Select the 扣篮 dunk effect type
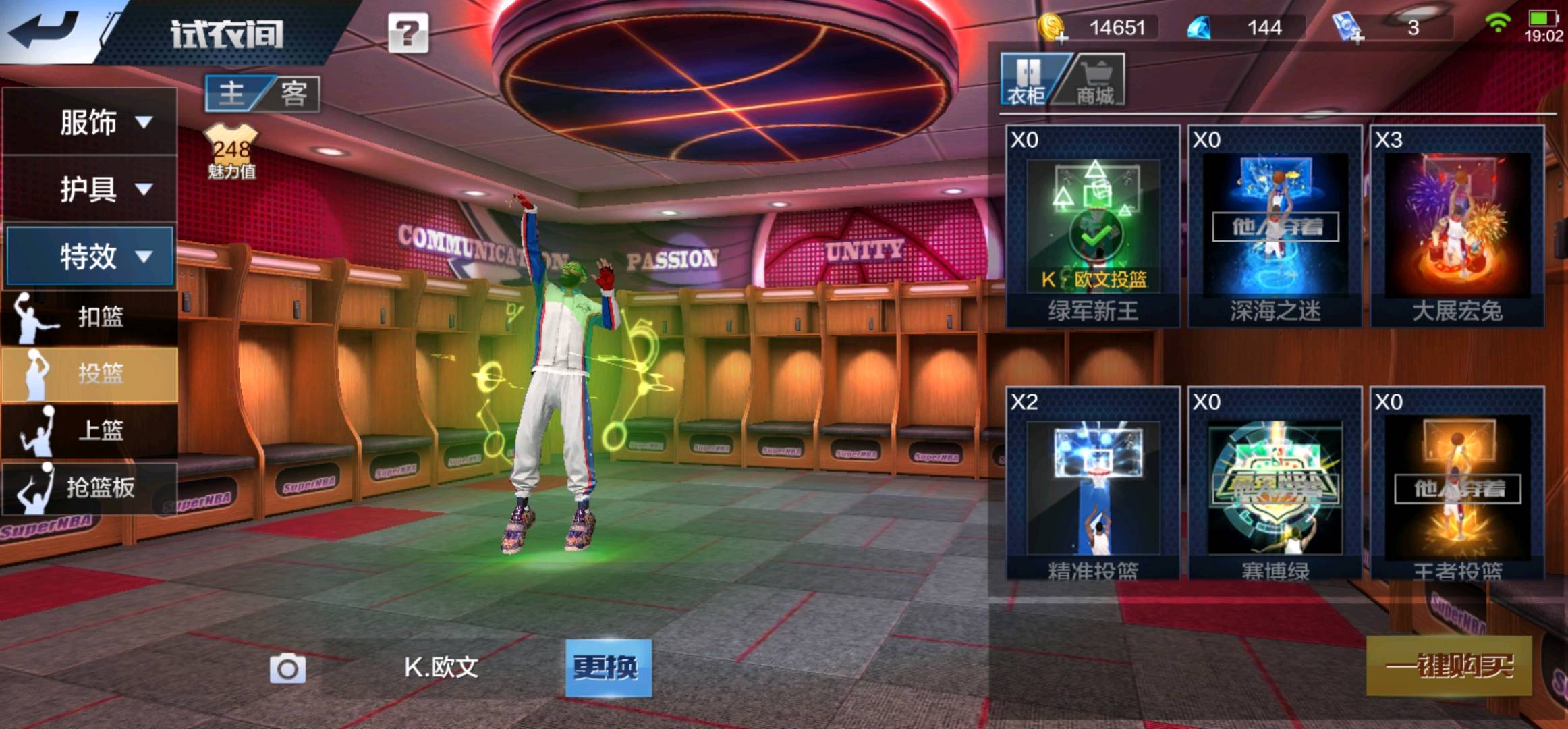Image resolution: width=1568 pixels, height=729 pixels. click(90, 317)
